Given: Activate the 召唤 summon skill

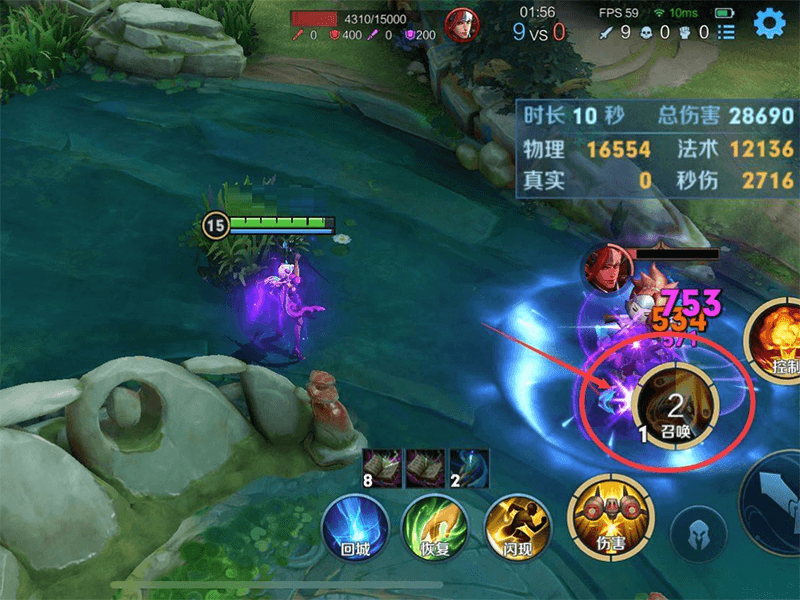Looking at the screenshot, I should coord(674,405).
